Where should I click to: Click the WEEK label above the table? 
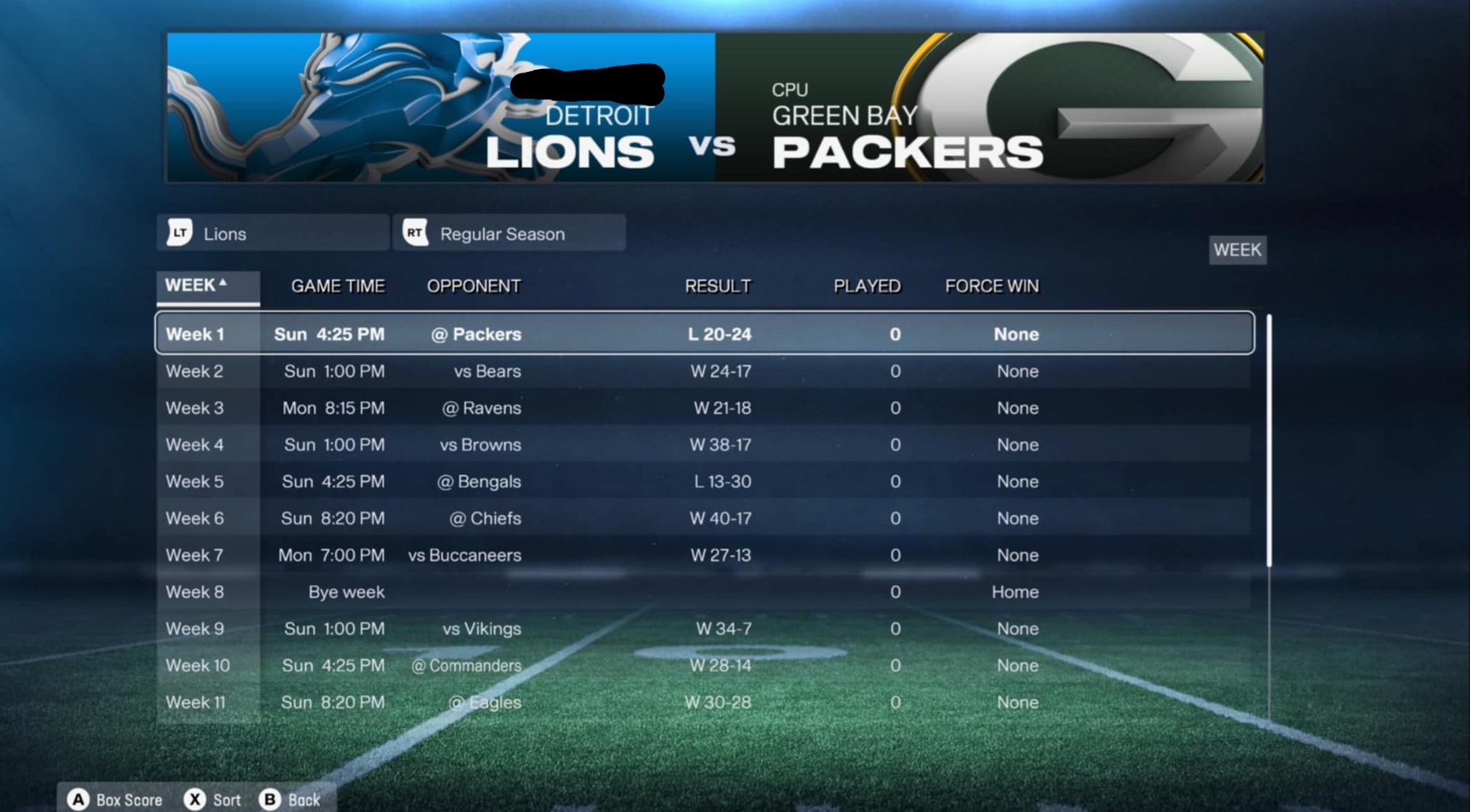point(1238,249)
